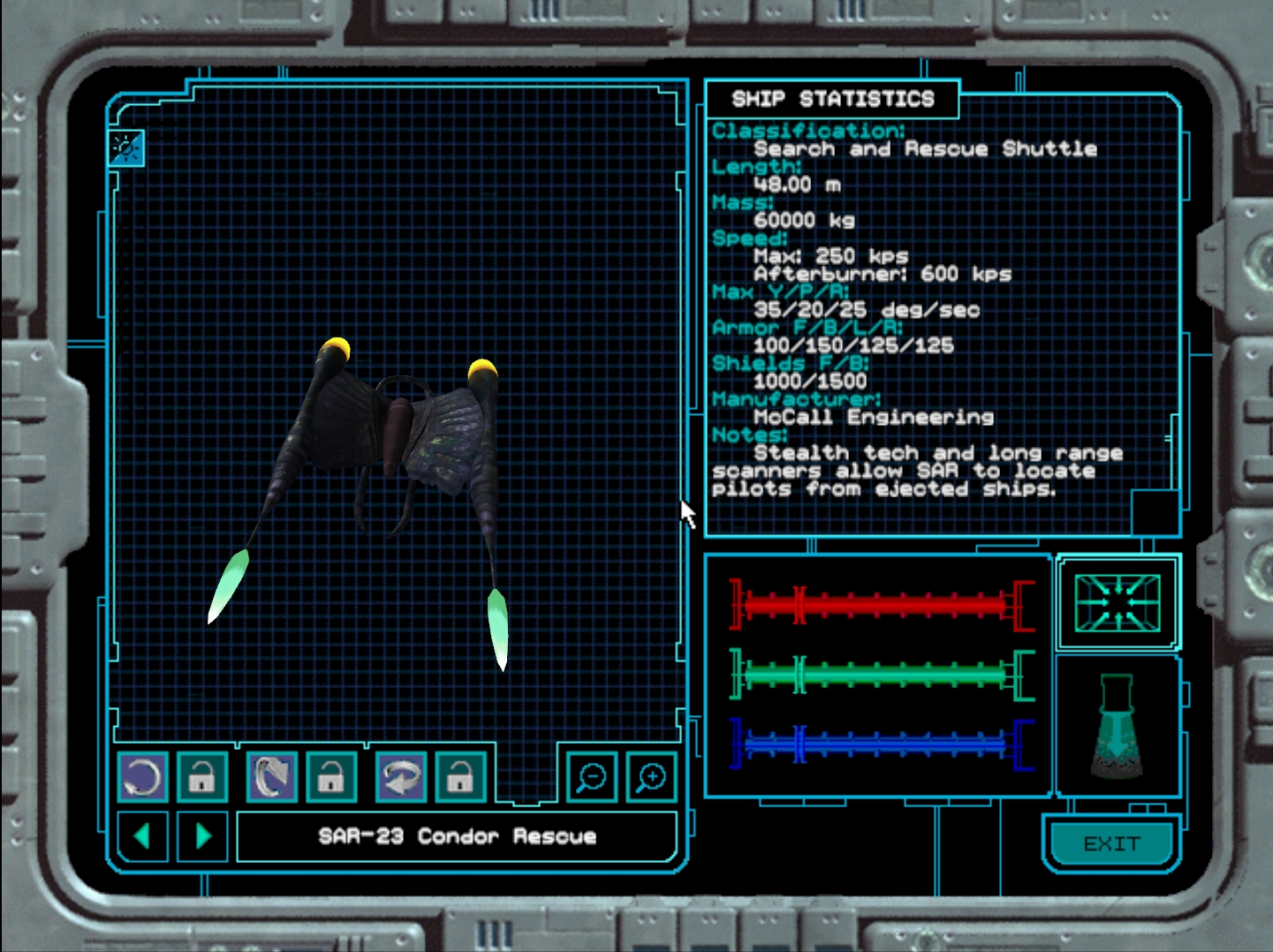The width and height of the screenshot is (1273, 952).
Task: Zoom in on the ship model
Action: (x=651, y=777)
